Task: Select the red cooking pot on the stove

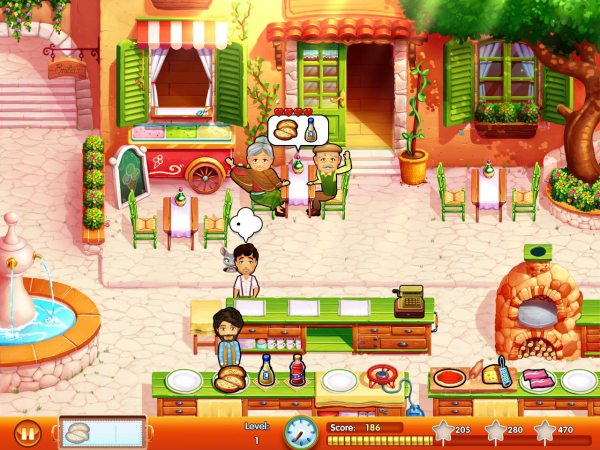Action: (x=381, y=377)
